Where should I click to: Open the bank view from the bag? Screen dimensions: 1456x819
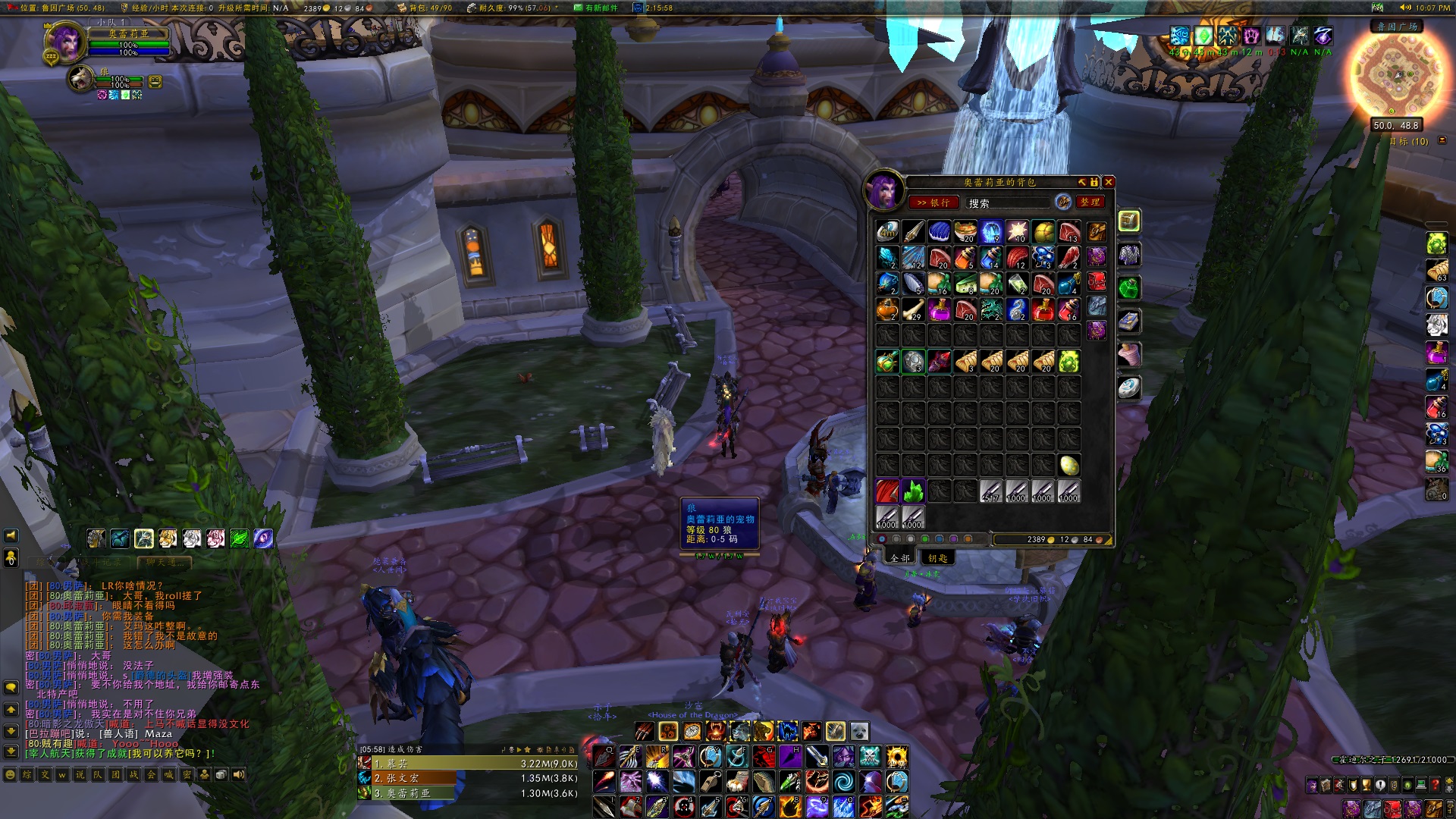point(933,202)
